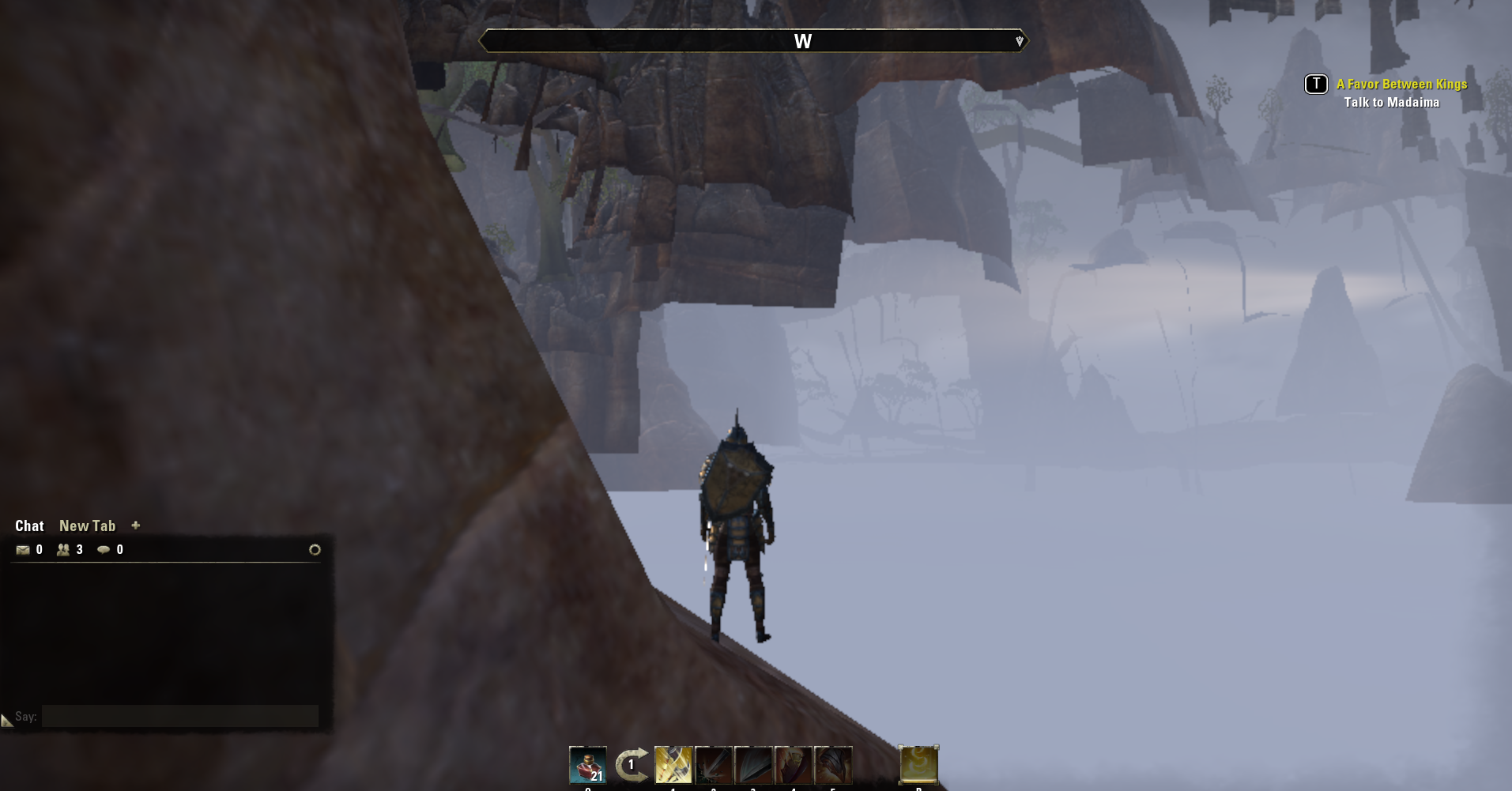
Task: Activate the highlighted ability in slot 1
Action: point(673,763)
